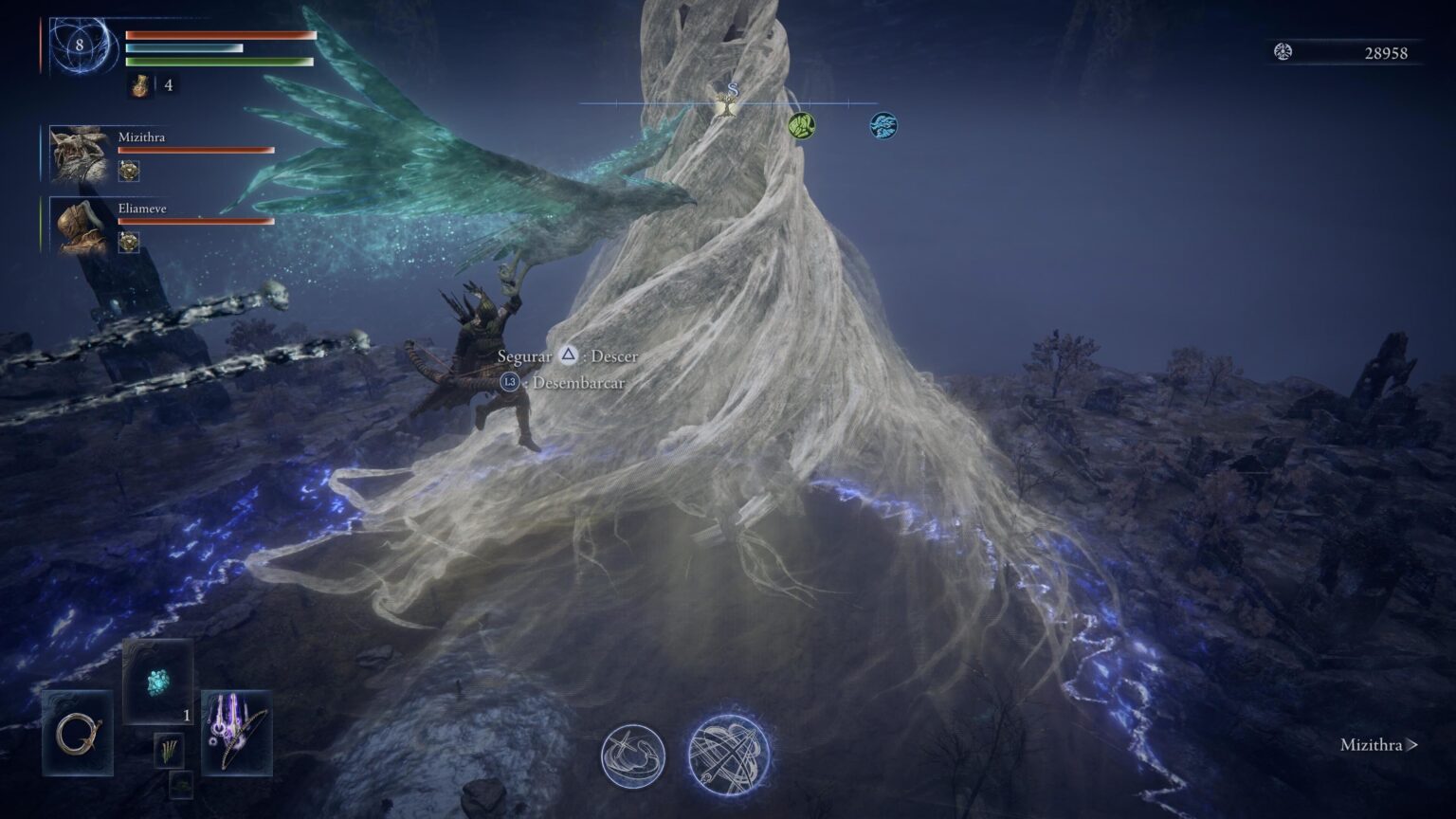Click the glowing purple bow equipment slot
This screenshot has width=1456, height=819.
pyautogui.click(x=230, y=735)
